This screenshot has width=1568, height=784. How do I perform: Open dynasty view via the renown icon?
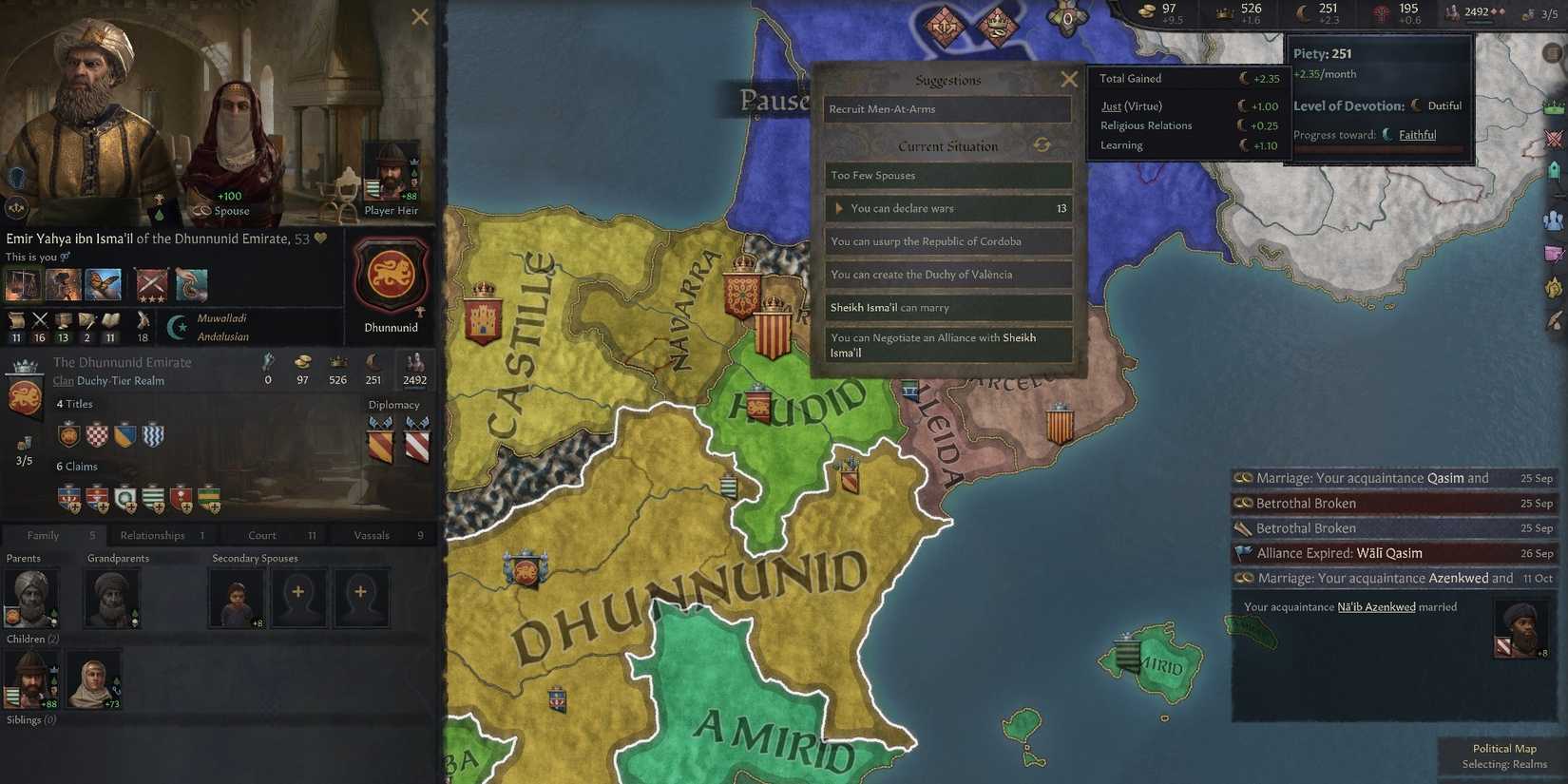(x=1454, y=11)
